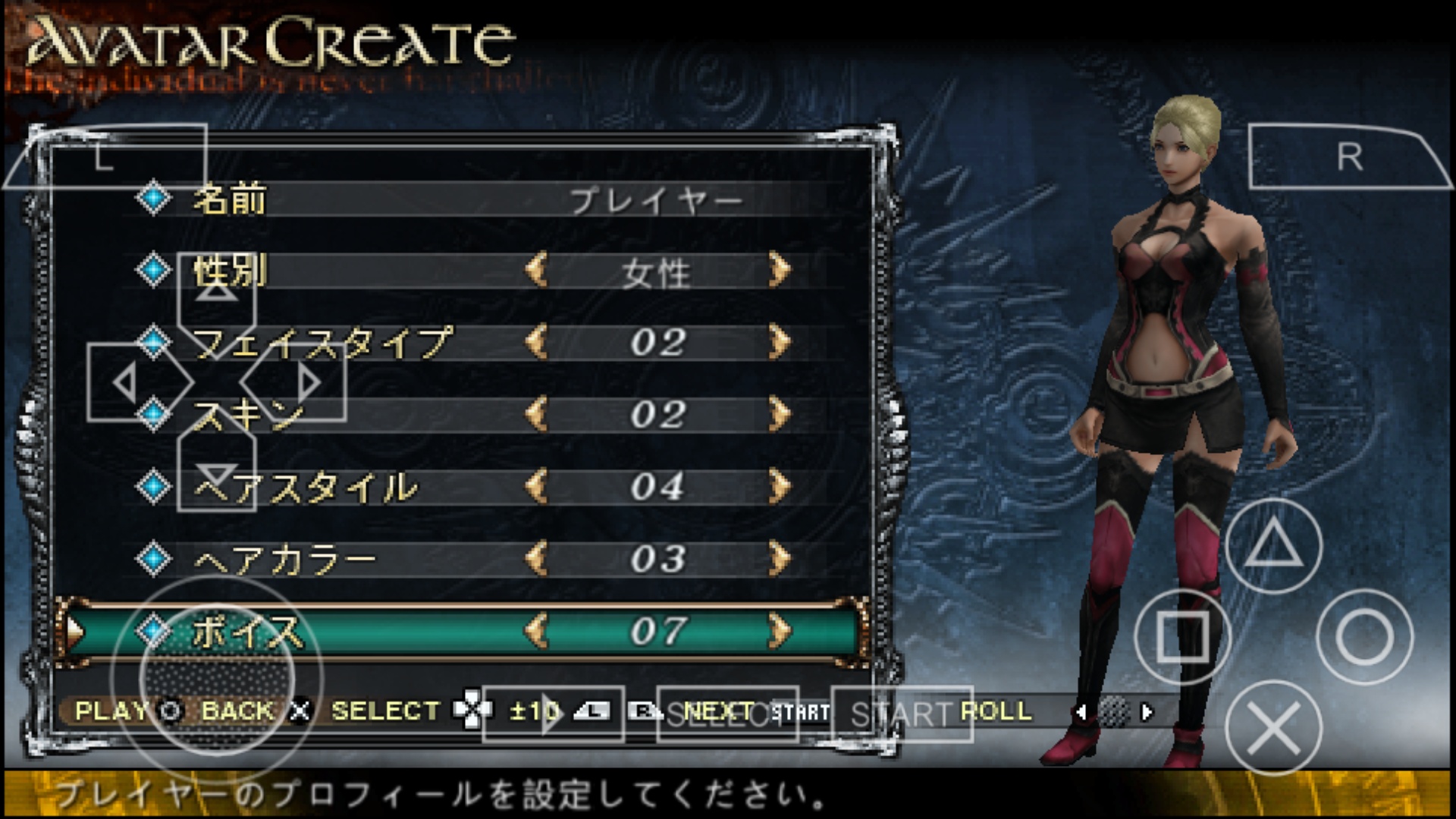
Task: Tap the emulator's on-screen circle button
Action: [x=1364, y=637]
